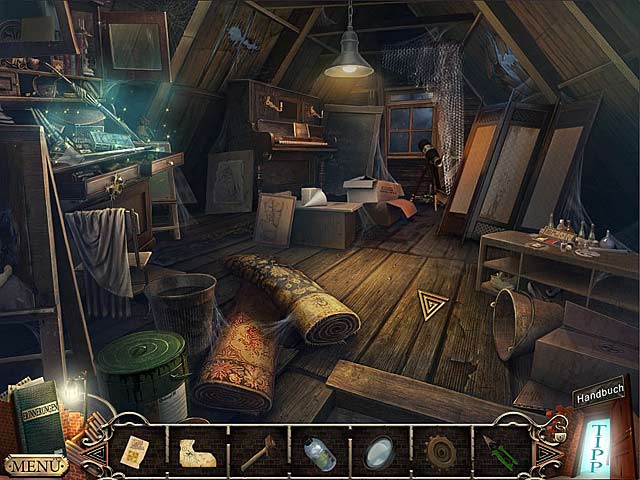
Task: Open the Handbuch guide
Action: (597, 398)
